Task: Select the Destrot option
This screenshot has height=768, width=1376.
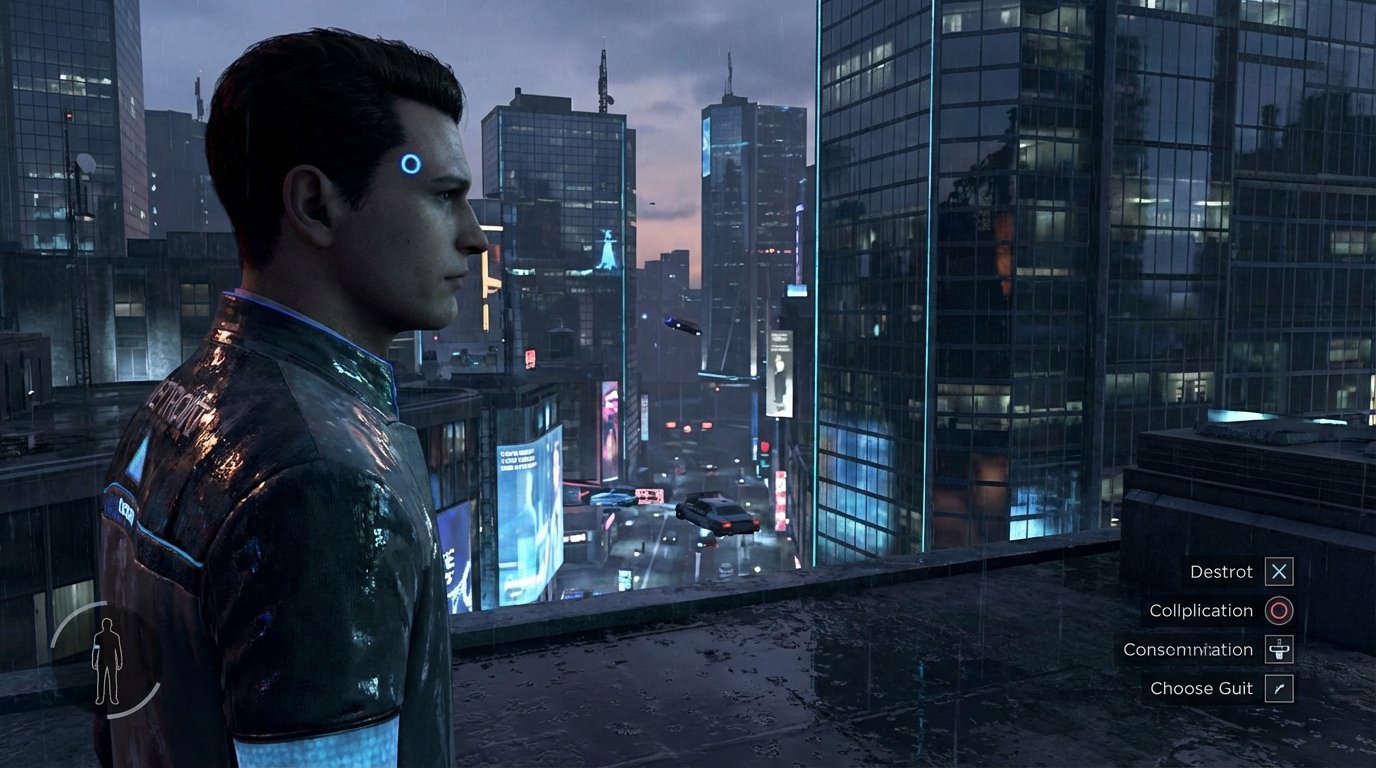Action: 1222,572
